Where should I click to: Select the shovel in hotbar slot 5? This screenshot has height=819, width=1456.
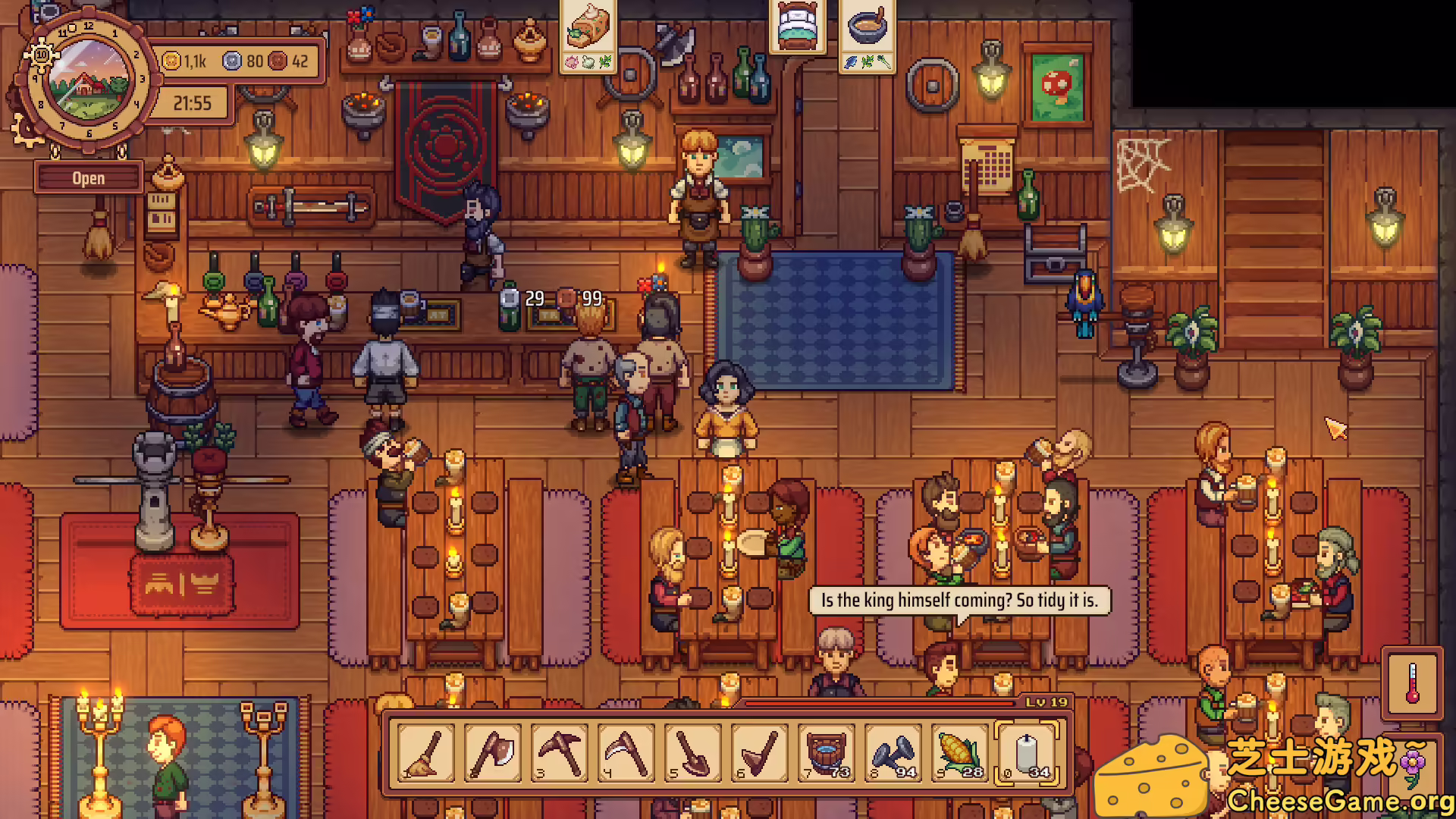[693, 753]
